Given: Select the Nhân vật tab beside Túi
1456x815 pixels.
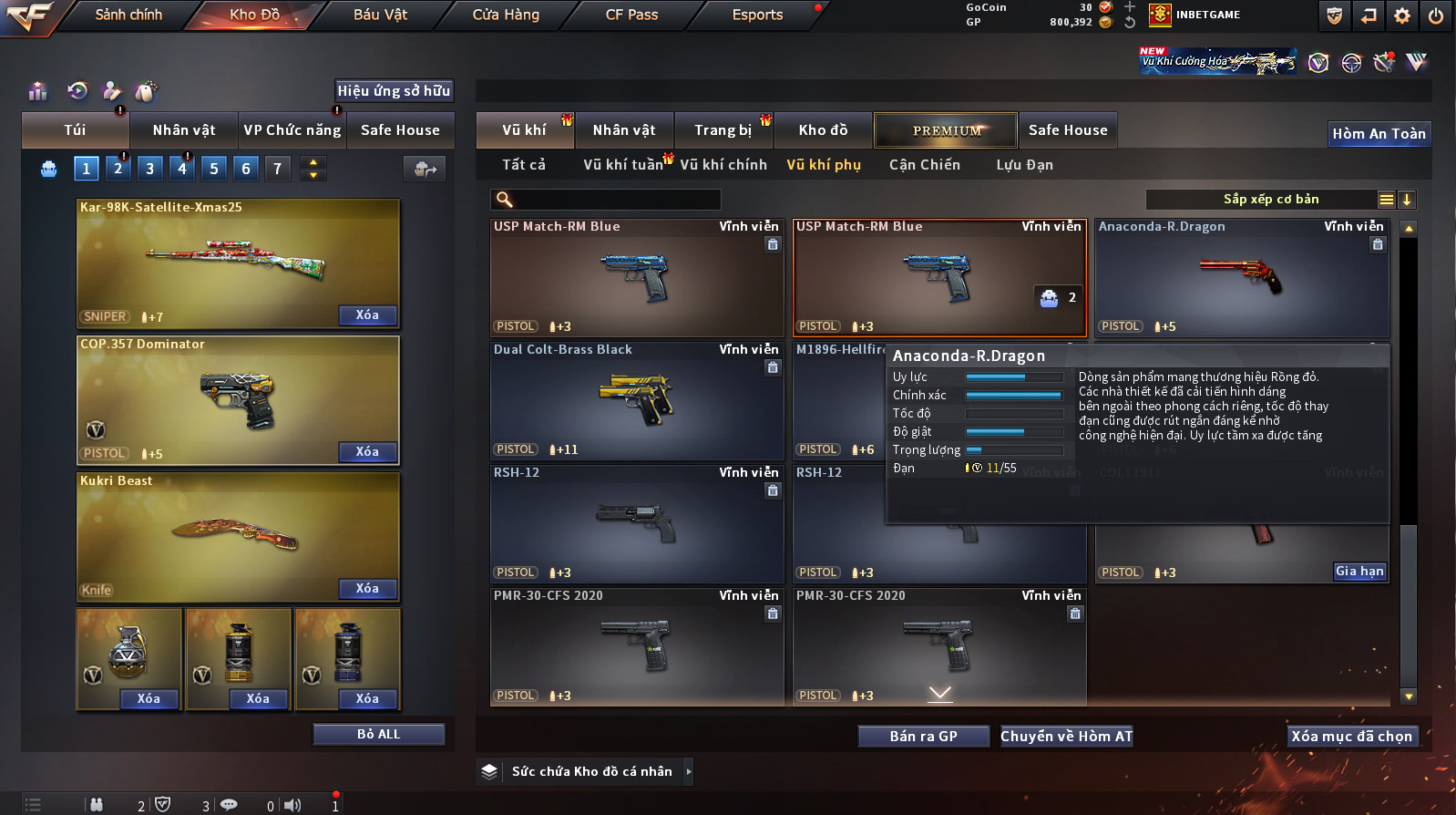Looking at the screenshot, I should pyautogui.click(x=184, y=130).
